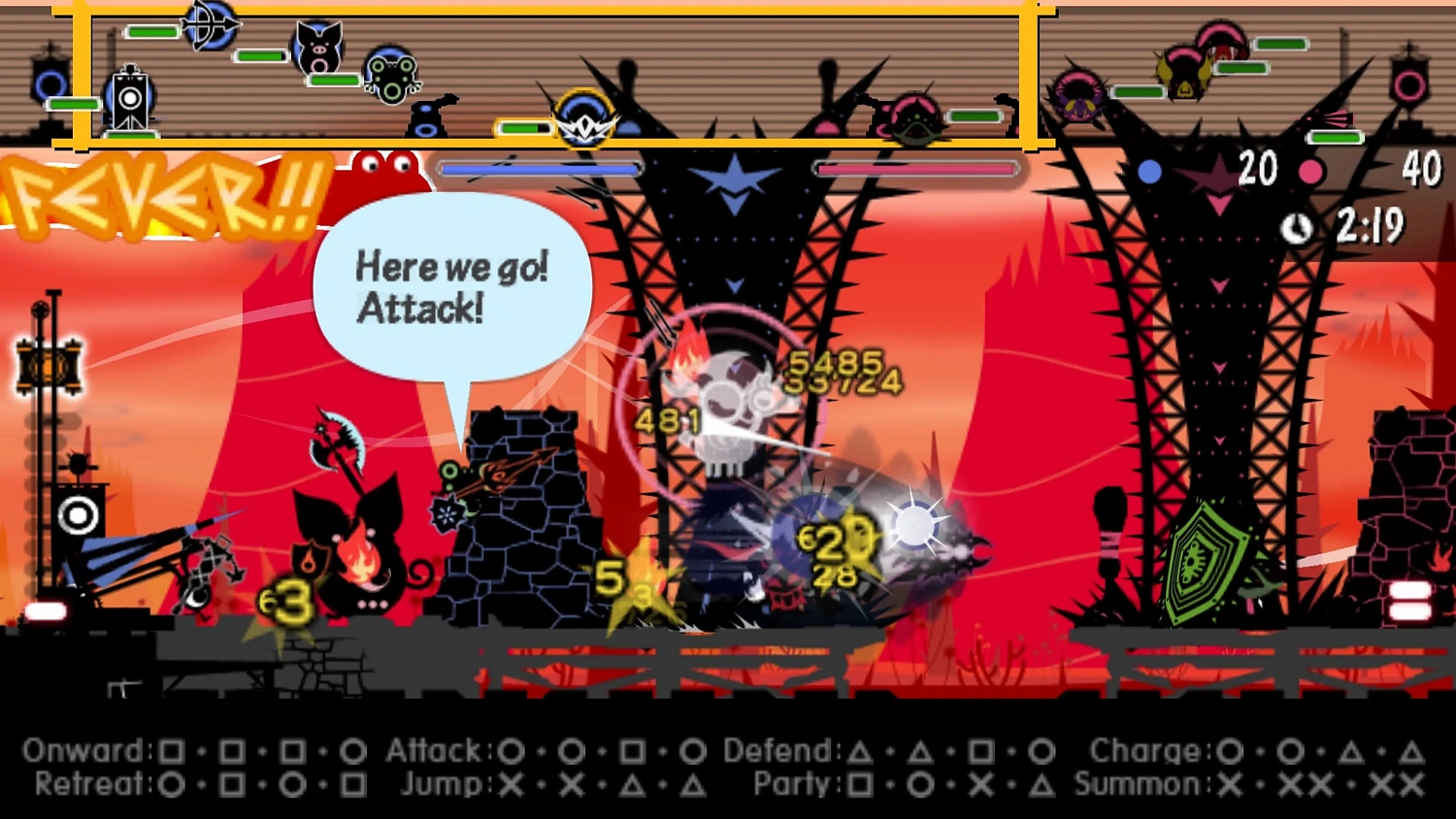Viewport: 1456px width, 819px height.
Task: Select the blue ally dot beside the 20 counter
Action: 1151,172
